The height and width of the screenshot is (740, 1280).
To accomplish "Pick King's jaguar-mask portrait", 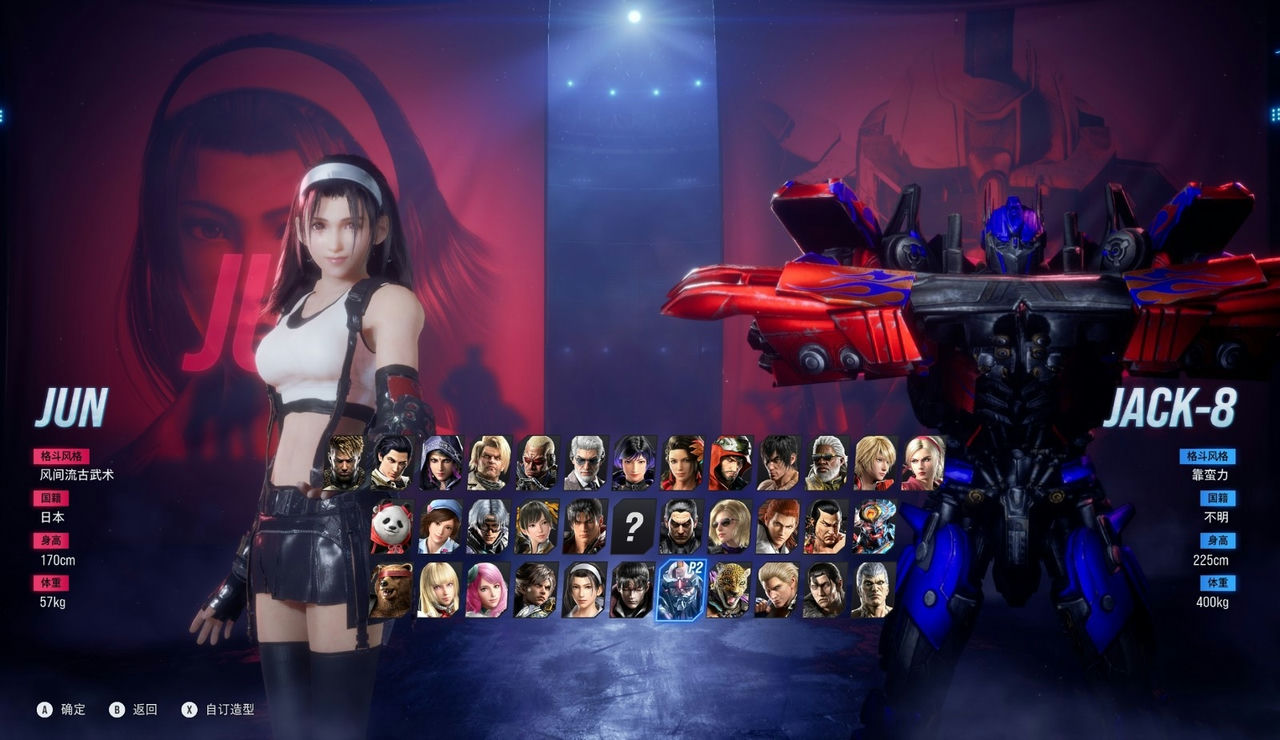I will [727, 590].
